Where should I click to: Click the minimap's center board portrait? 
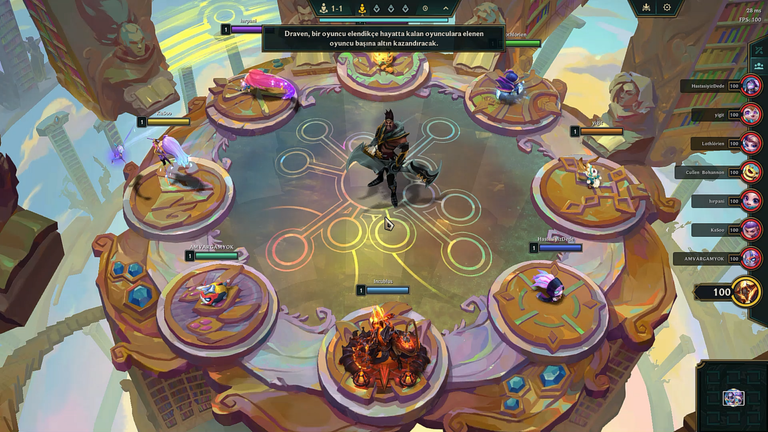pyautogui.click(x=733, y=397)
